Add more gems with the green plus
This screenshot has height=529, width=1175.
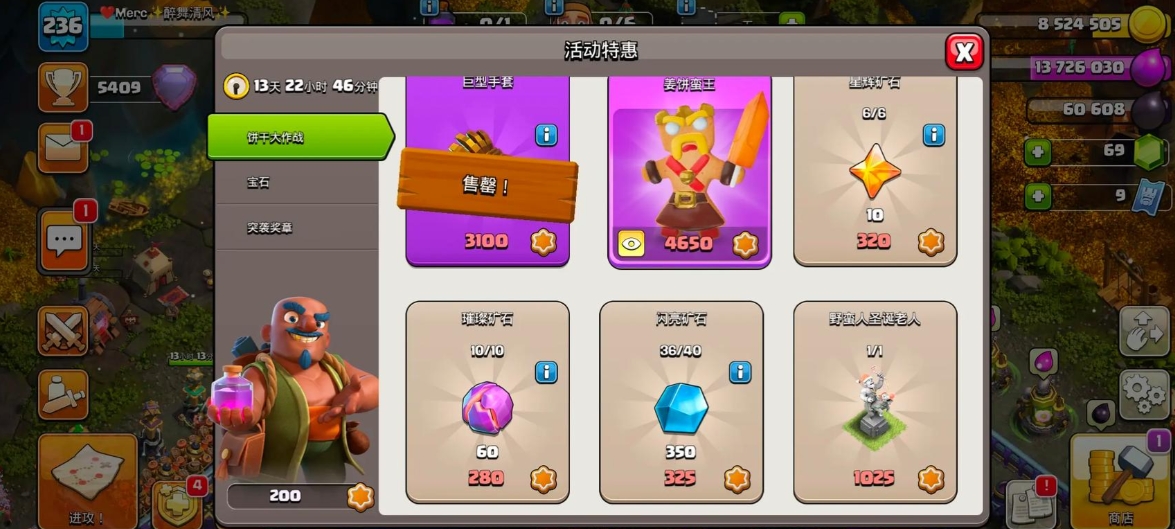coord(1039,152)
